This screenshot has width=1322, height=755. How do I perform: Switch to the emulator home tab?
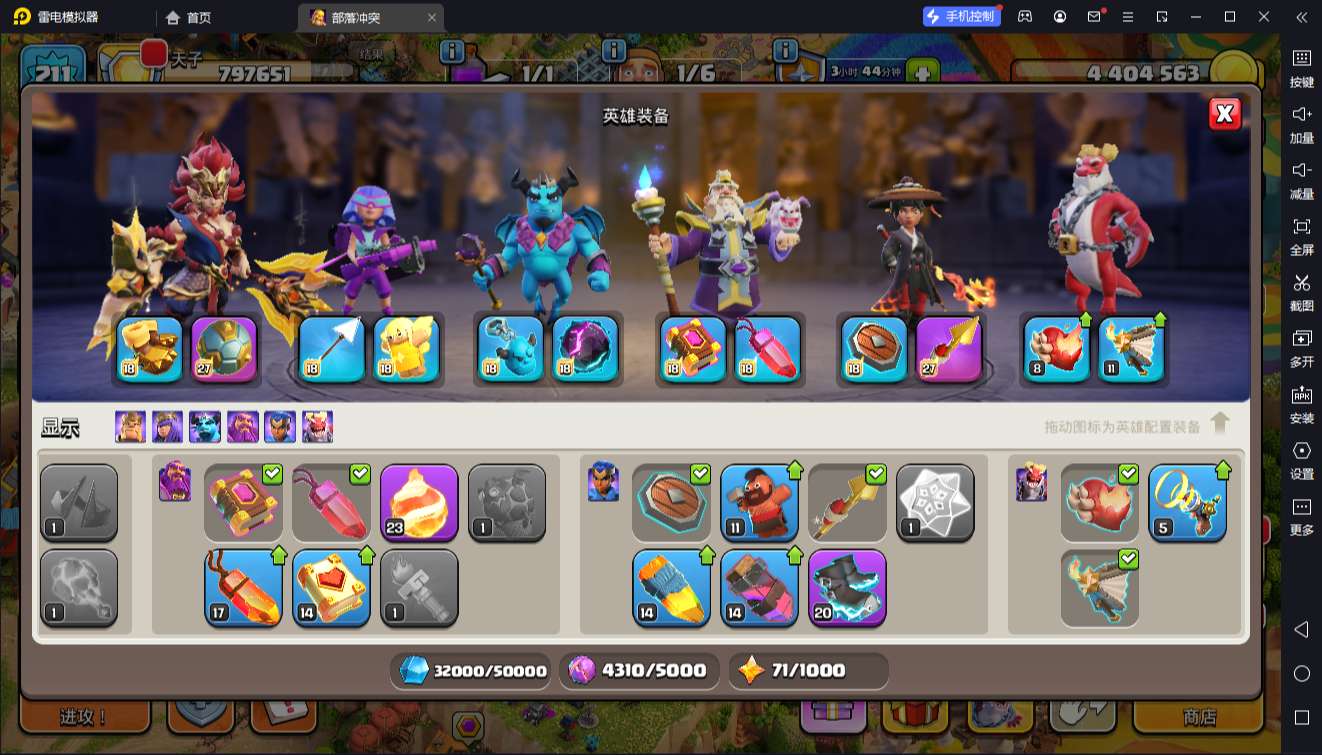point(189,17)
